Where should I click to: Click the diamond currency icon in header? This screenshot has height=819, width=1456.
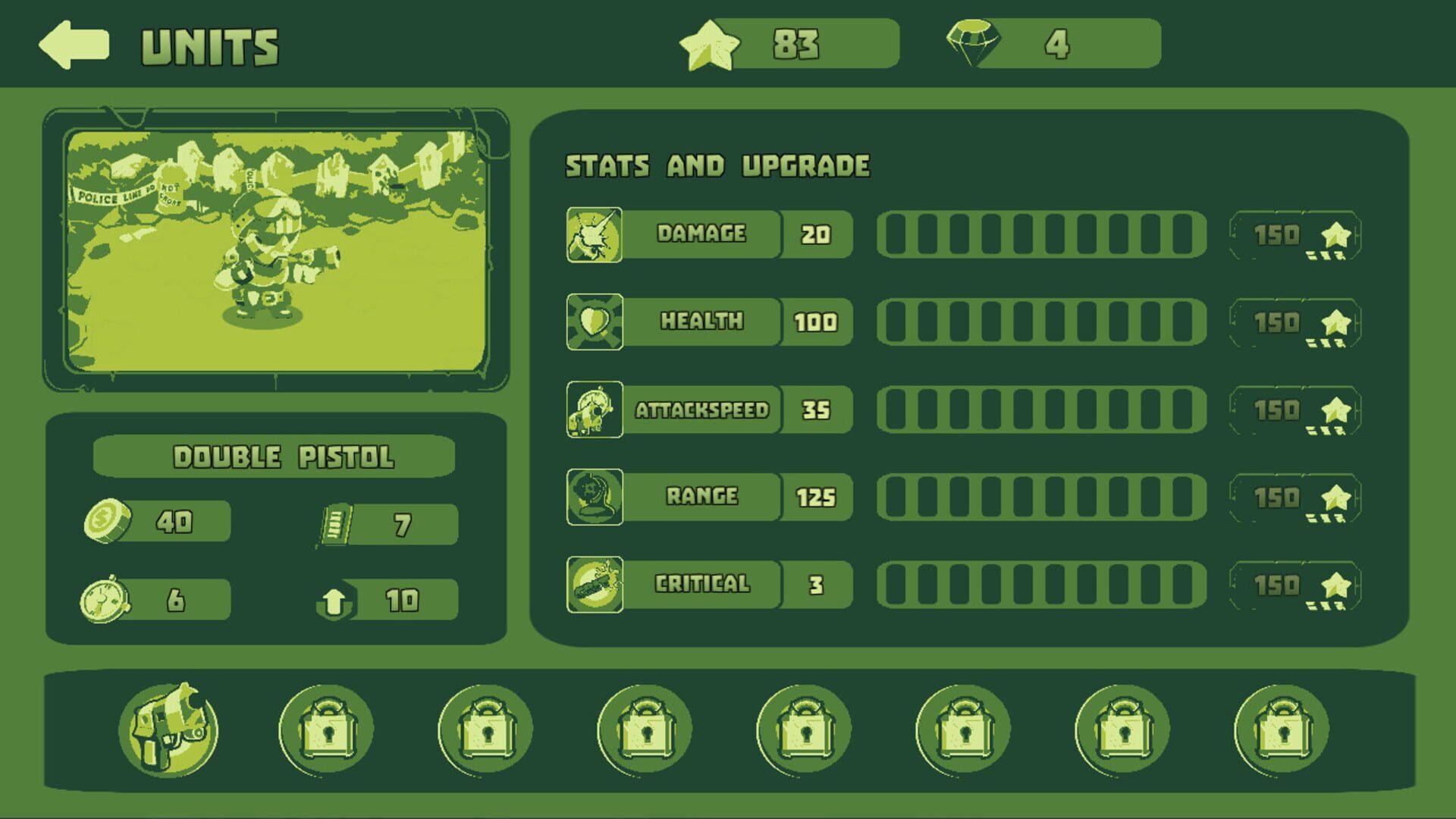(x=974, y=44)
